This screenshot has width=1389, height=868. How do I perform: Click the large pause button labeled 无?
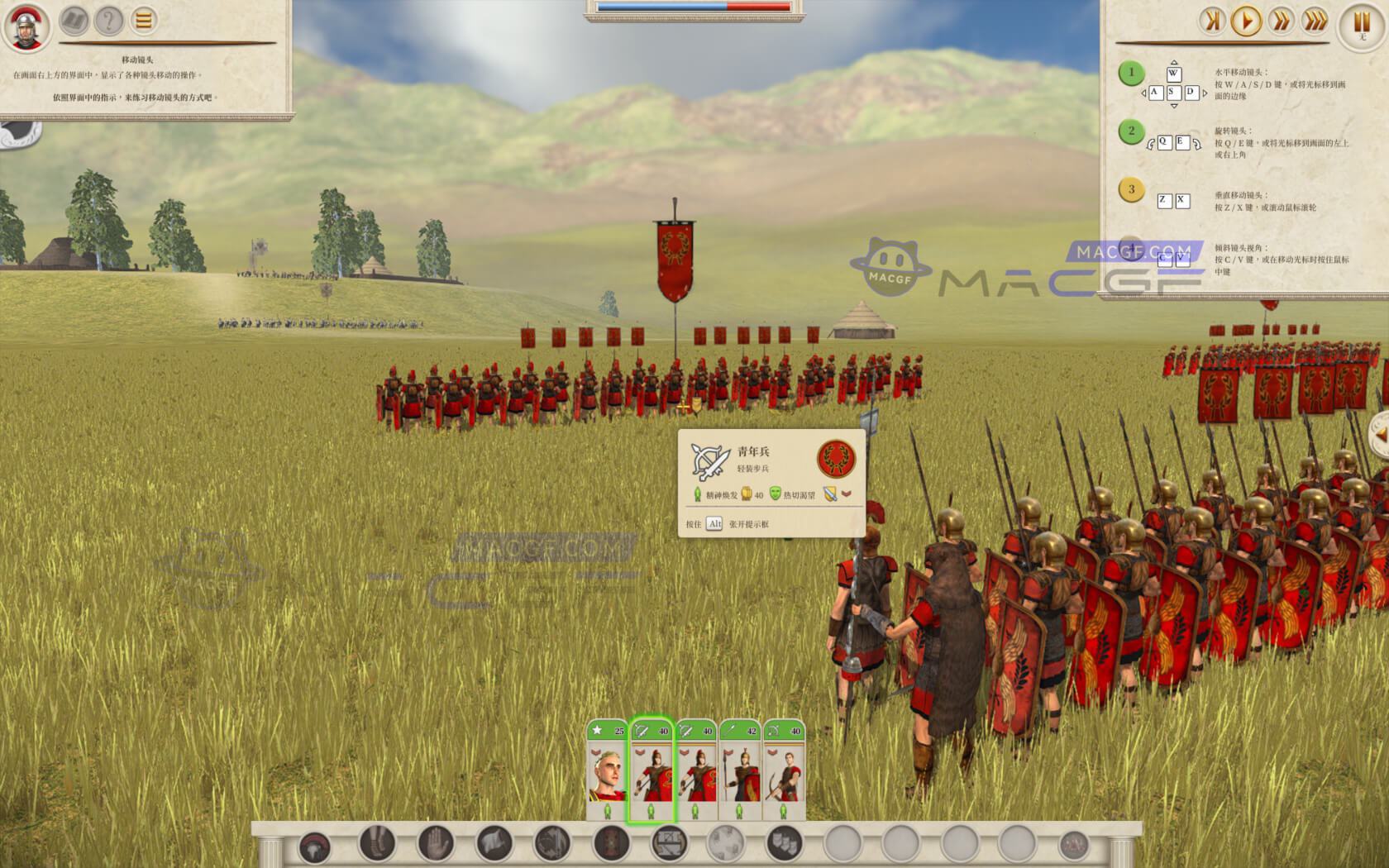click(1360, 22)
